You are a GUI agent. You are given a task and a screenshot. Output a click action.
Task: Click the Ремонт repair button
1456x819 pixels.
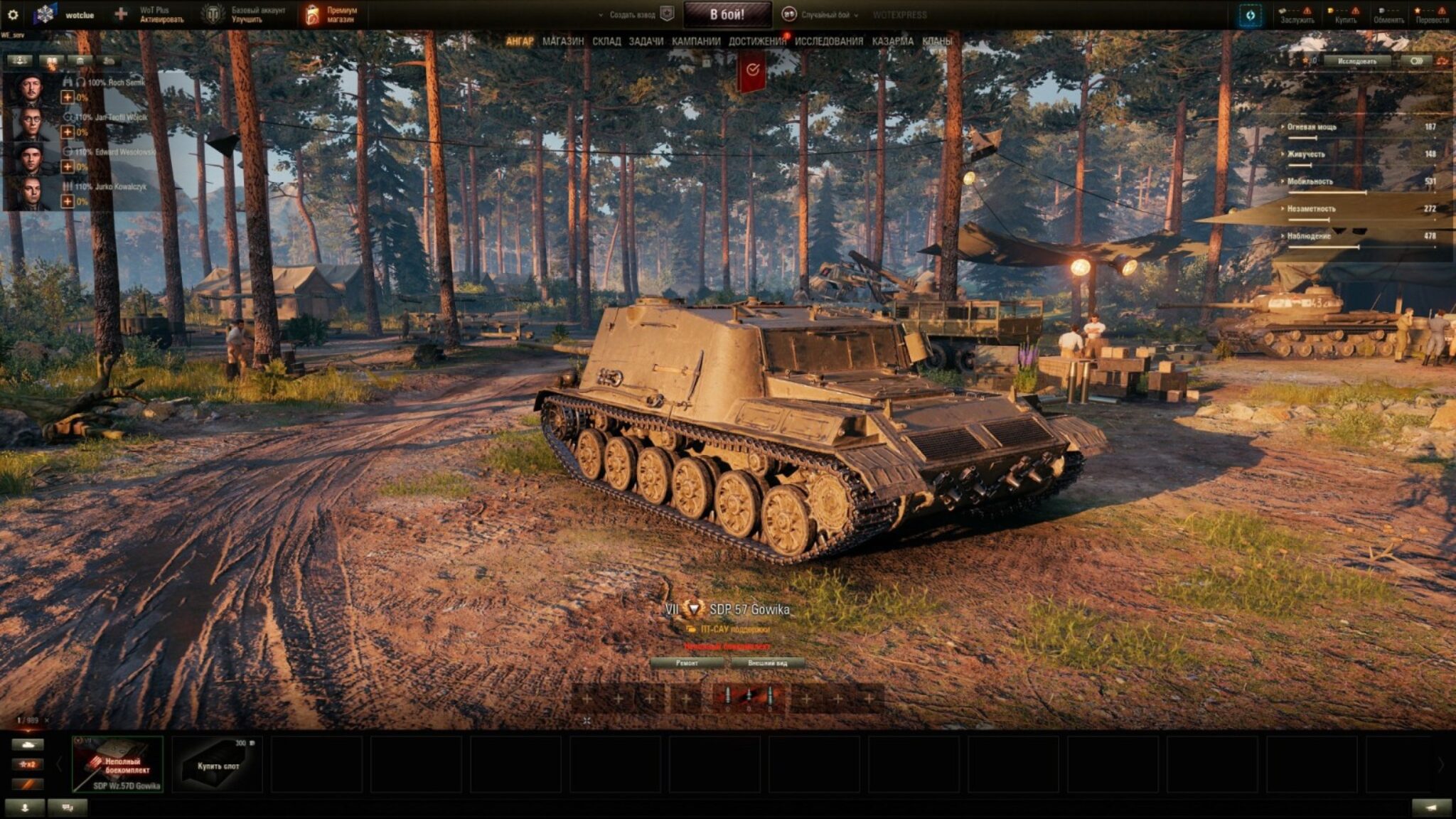tap(687, 663)
